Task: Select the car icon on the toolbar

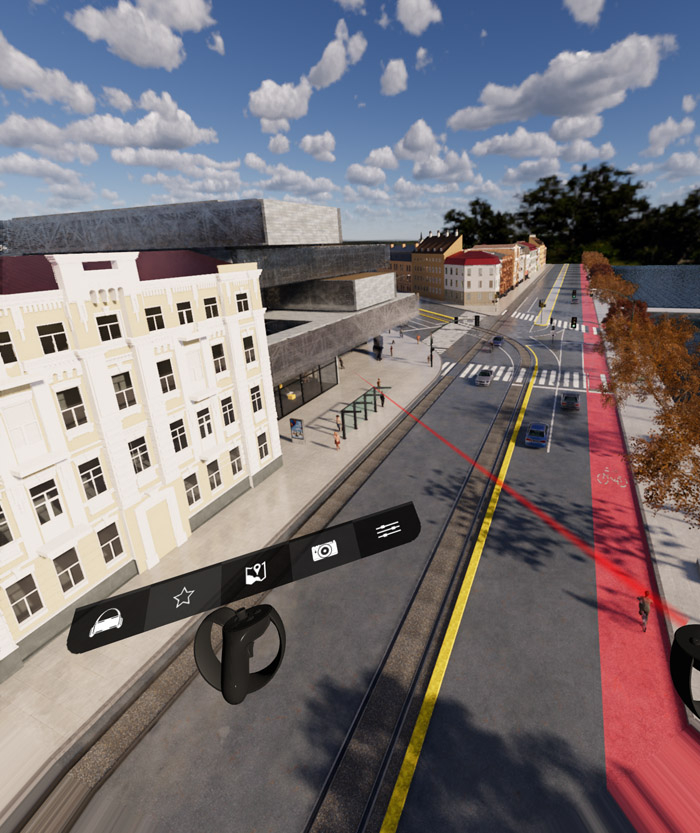Action: point(106,622)
